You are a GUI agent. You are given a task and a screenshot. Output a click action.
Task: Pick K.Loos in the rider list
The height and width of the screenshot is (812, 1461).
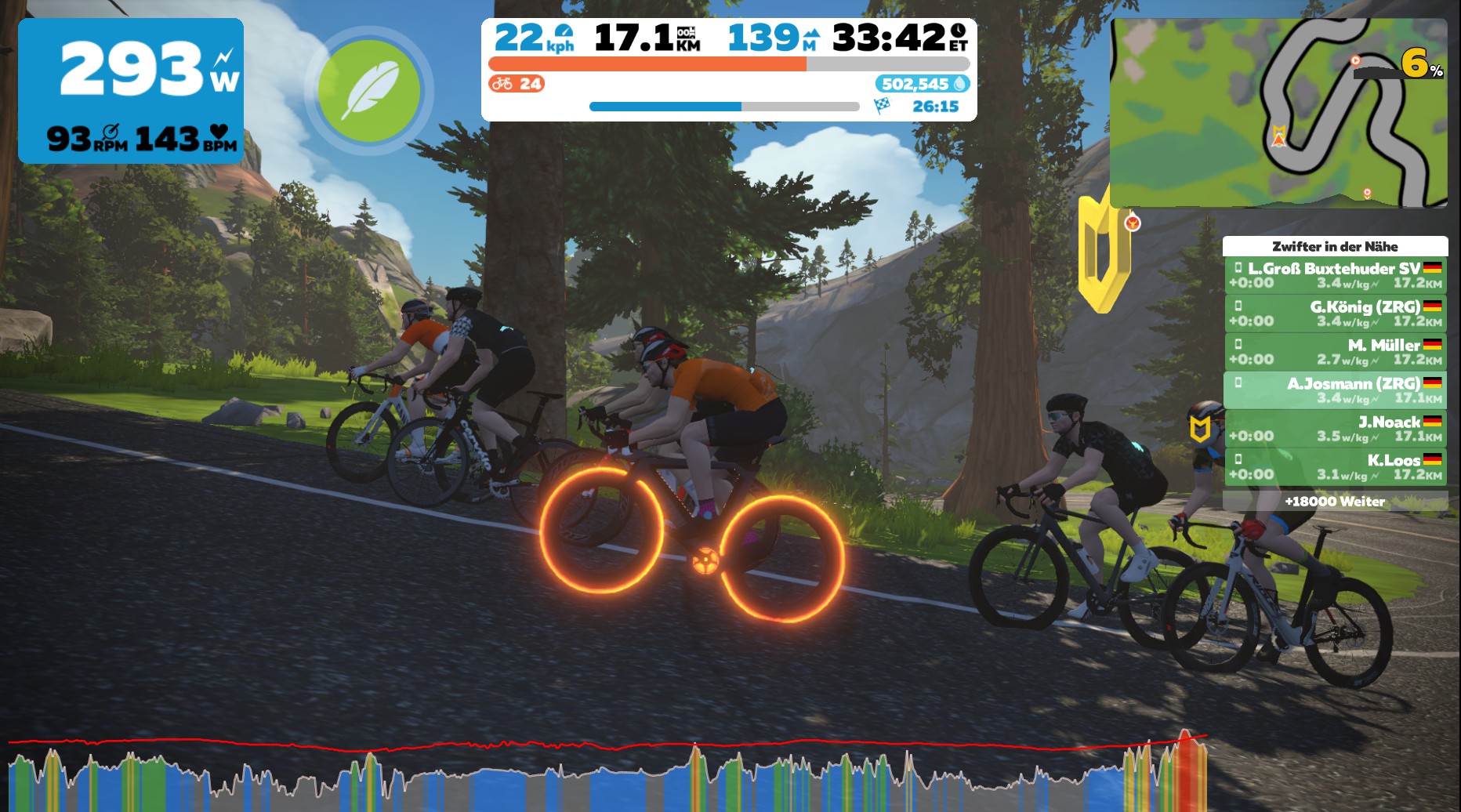point(1335,467)
